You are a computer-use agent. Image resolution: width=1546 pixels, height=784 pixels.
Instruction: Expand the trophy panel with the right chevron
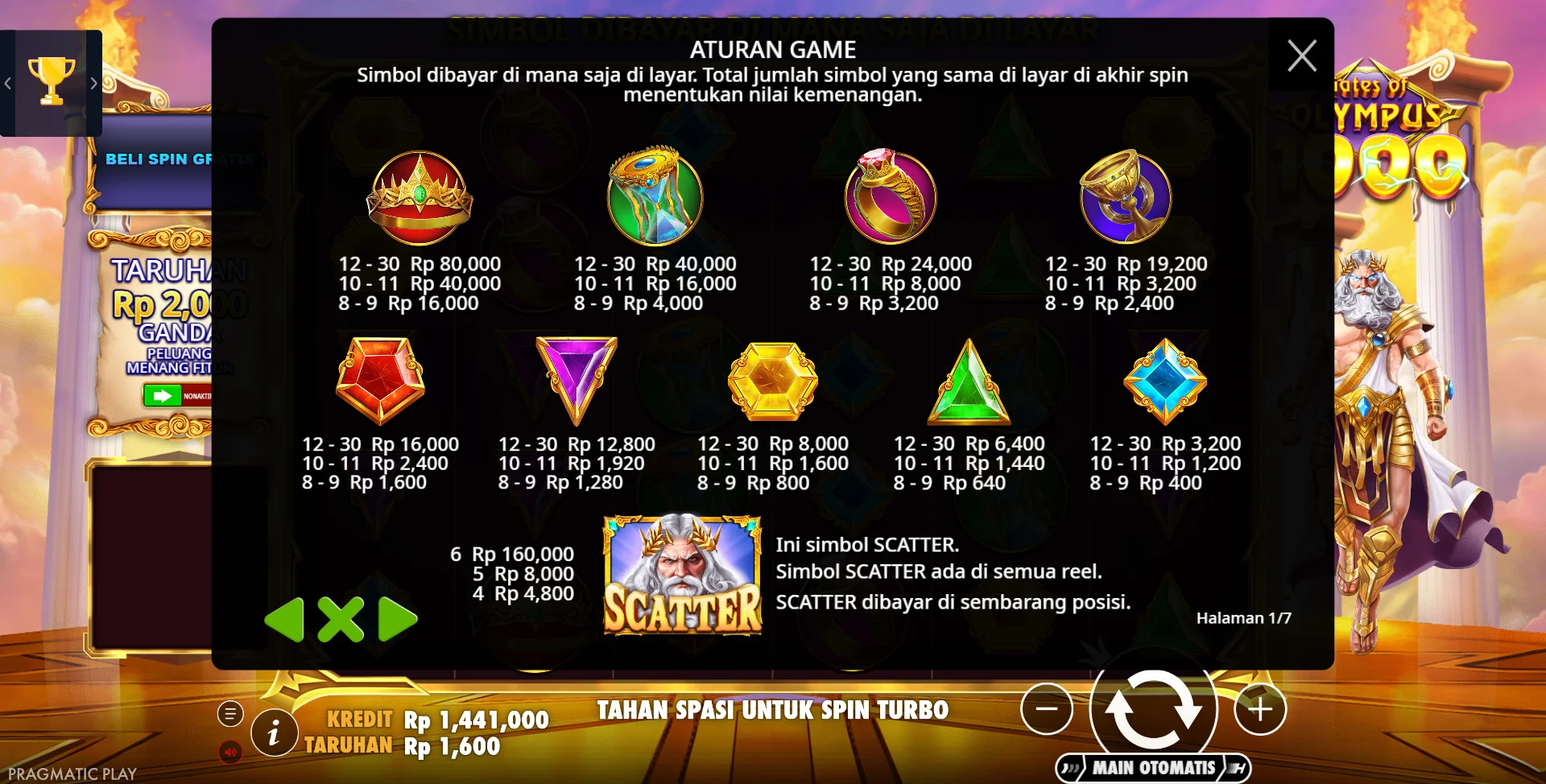click(94, 84)
